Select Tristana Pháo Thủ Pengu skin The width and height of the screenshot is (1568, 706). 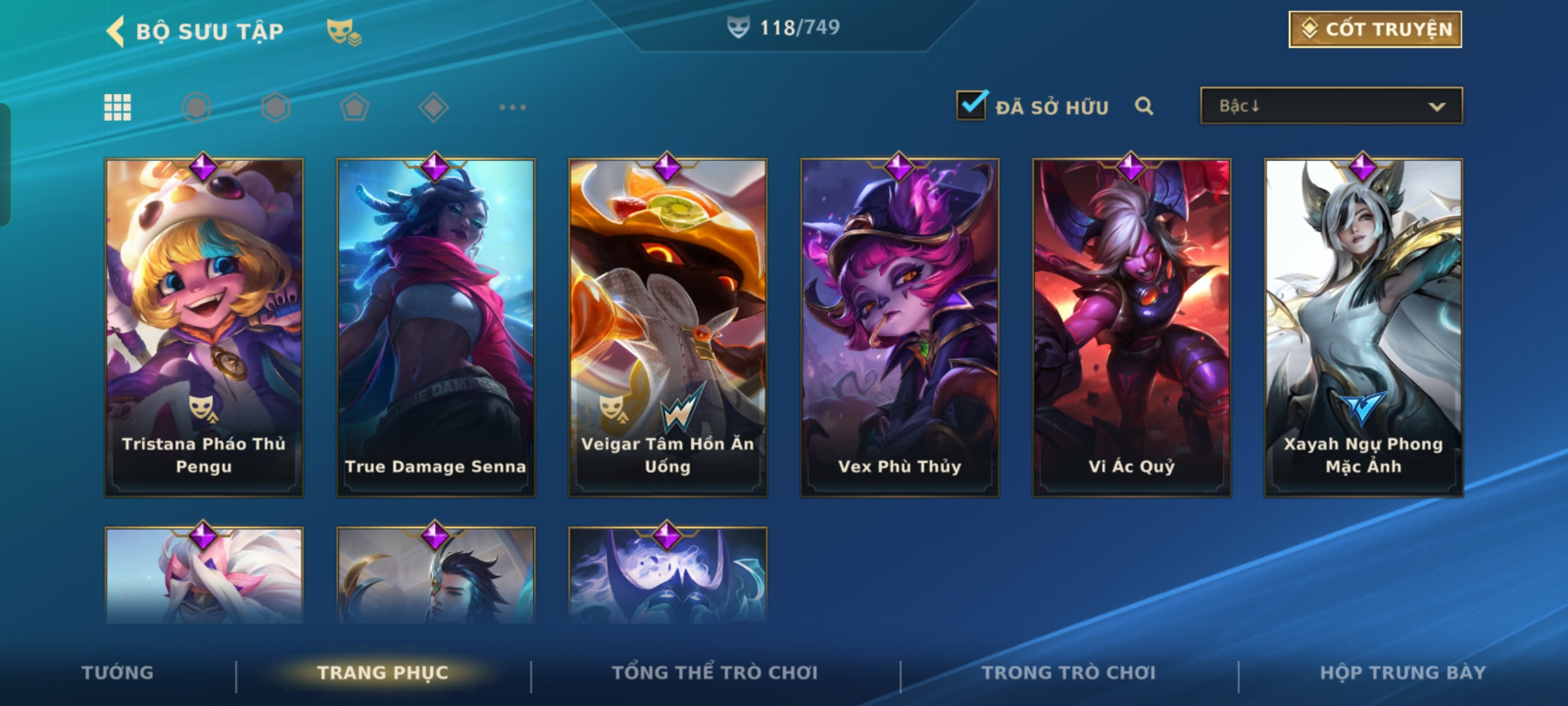(x=204, y=327)
